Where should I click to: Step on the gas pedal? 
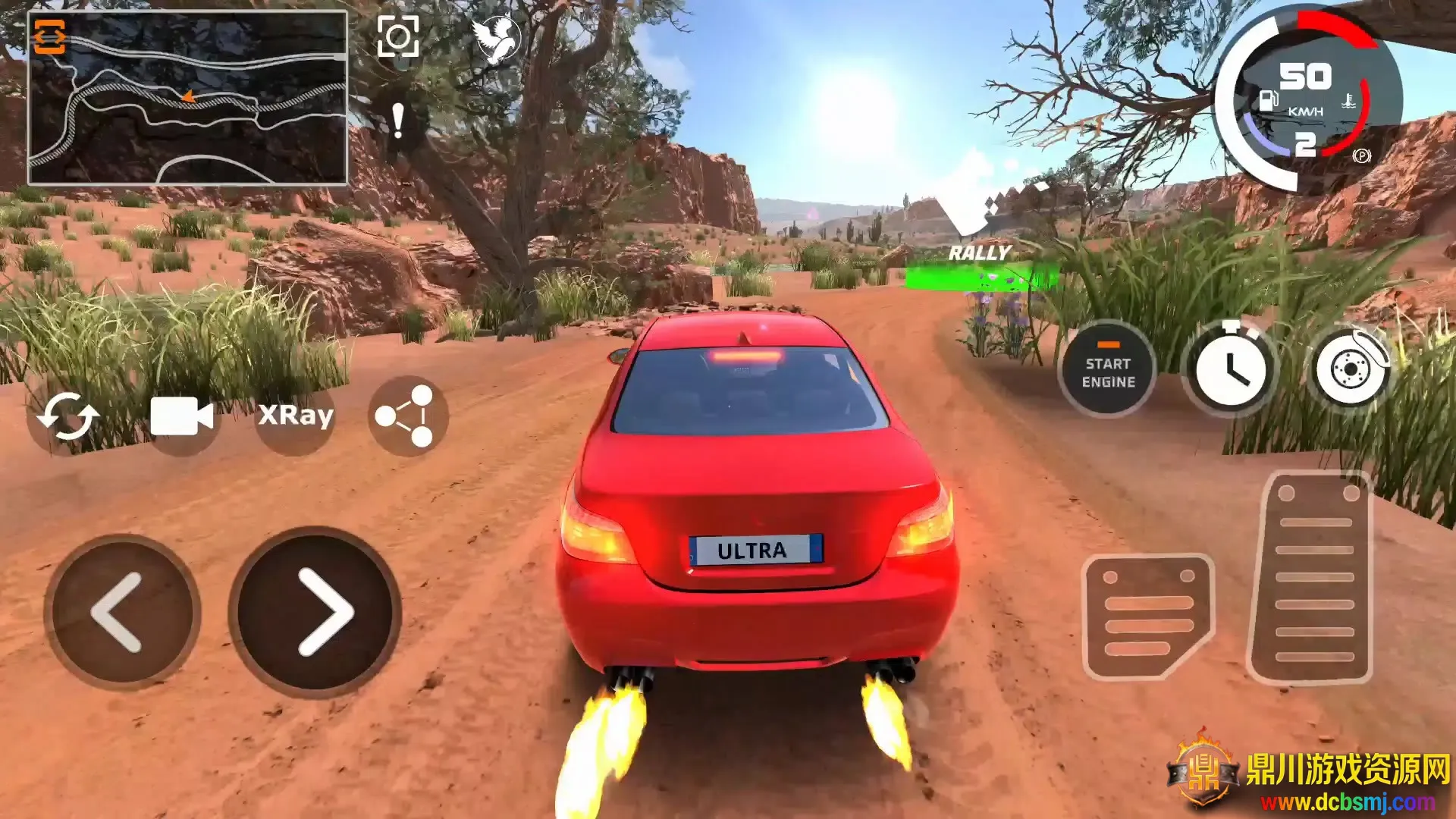[1313, 578]
